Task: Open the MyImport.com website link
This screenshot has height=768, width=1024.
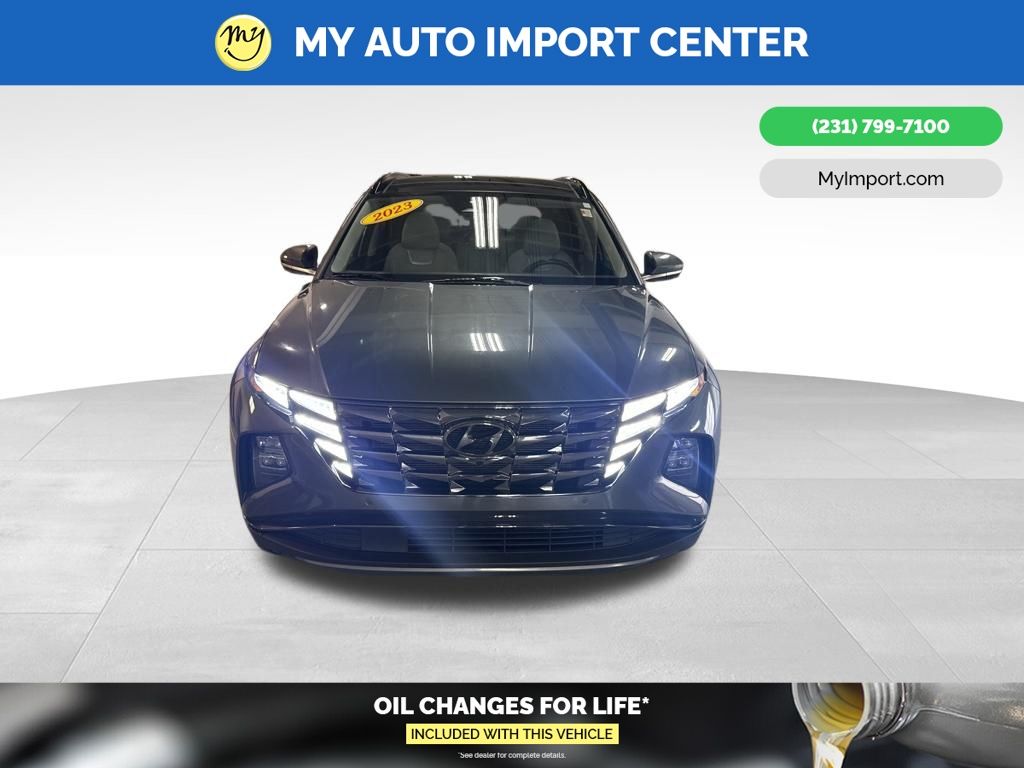Action: tap(880, 179)
